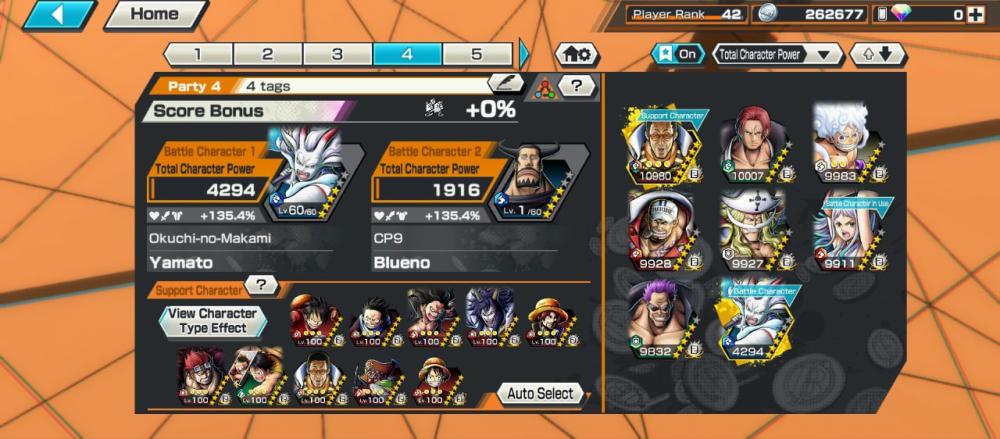The image size is (1000, 439).
Task: Auto Select support characters
Action: [x=540, y=393]
